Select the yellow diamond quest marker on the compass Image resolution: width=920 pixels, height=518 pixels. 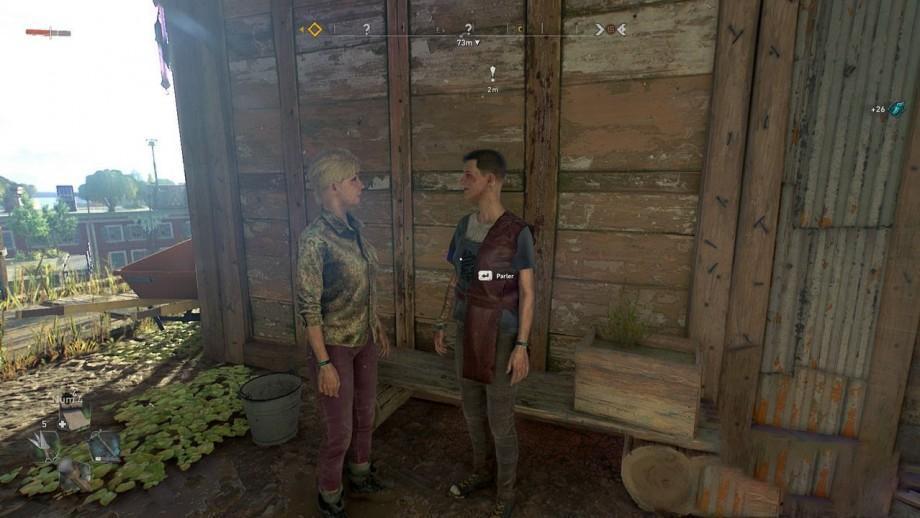[x=314, y=29]
